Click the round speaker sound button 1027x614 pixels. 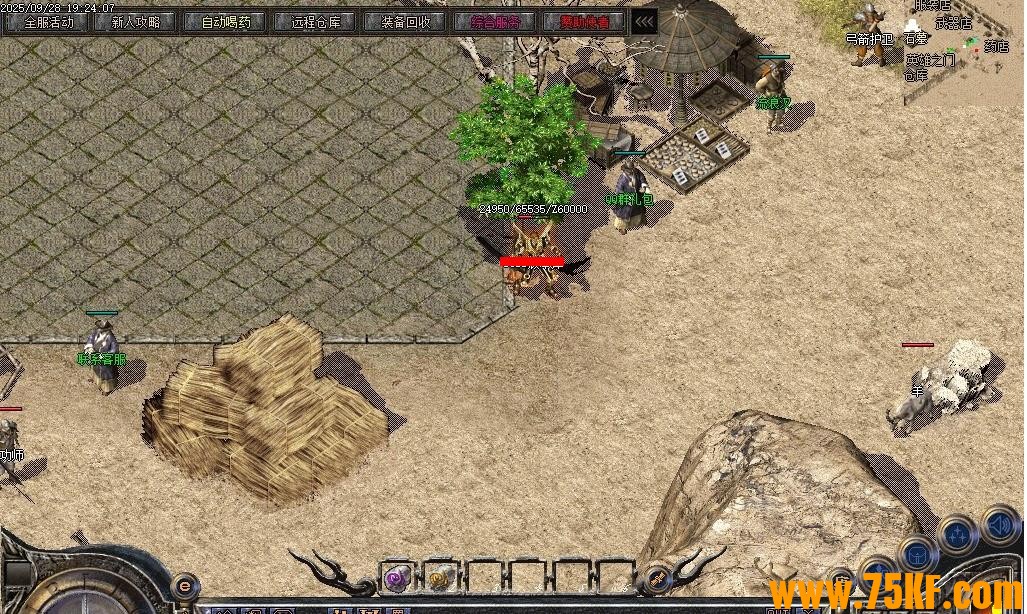click(999, 524)
